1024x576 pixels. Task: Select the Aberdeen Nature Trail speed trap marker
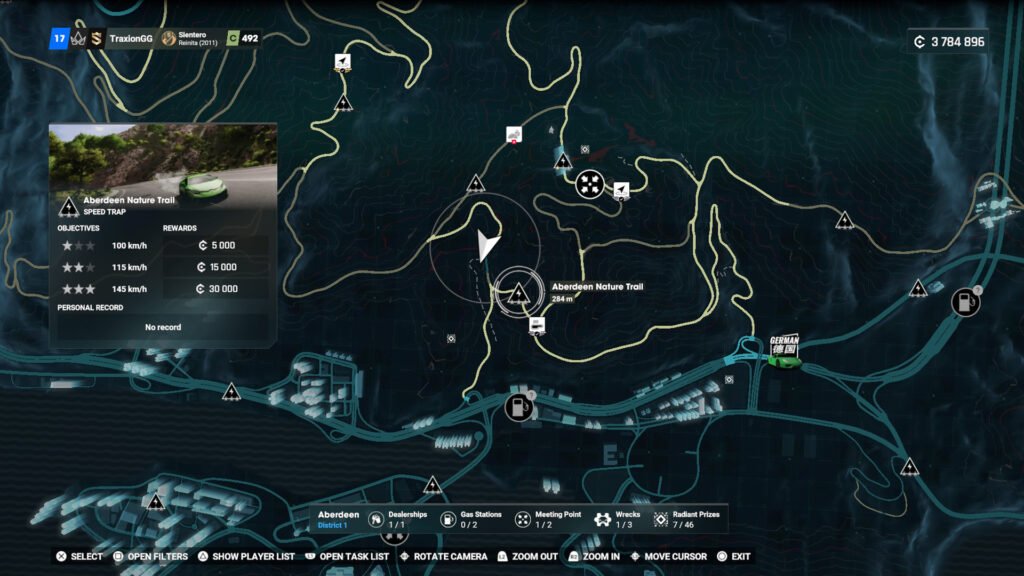pos(518,294)
